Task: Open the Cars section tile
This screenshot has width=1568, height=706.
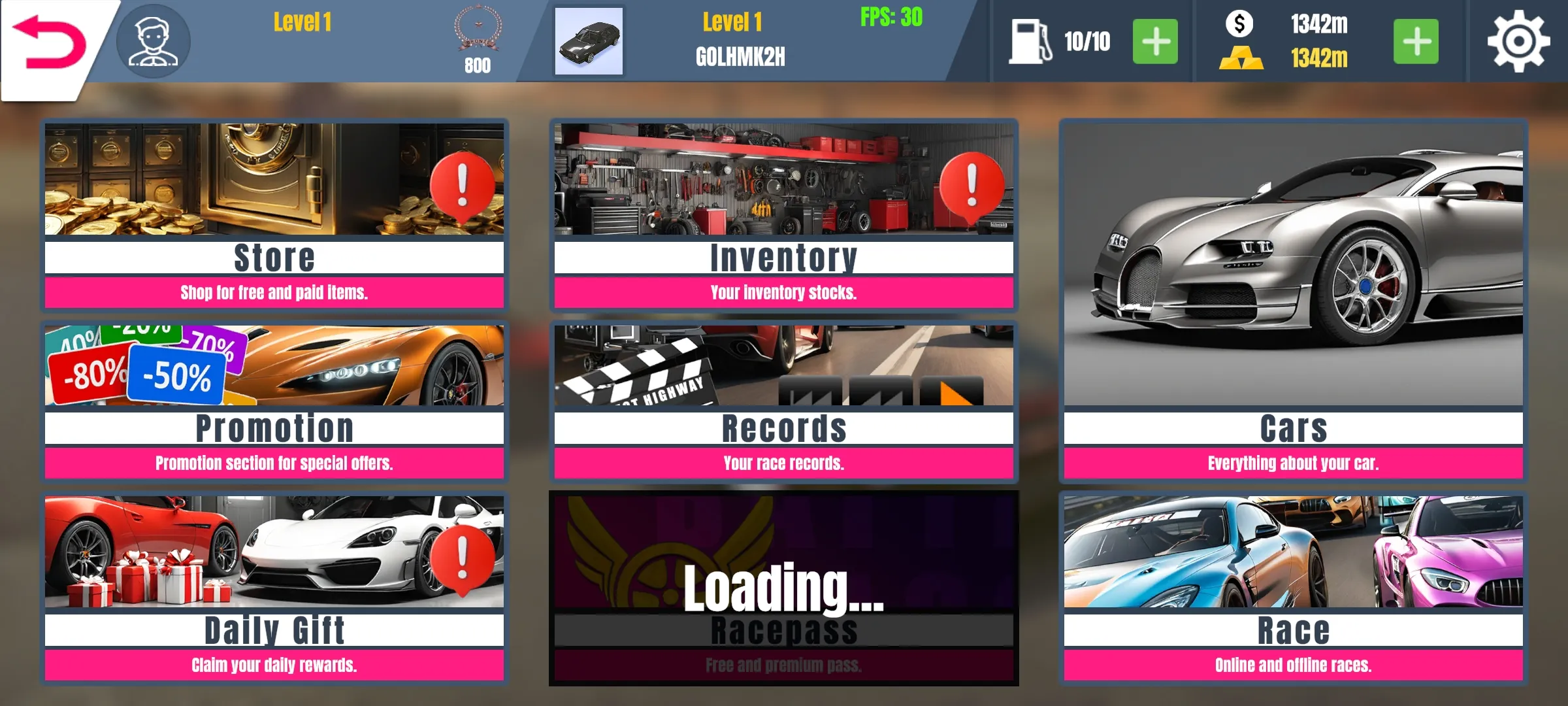Action: pos(1293,301)
